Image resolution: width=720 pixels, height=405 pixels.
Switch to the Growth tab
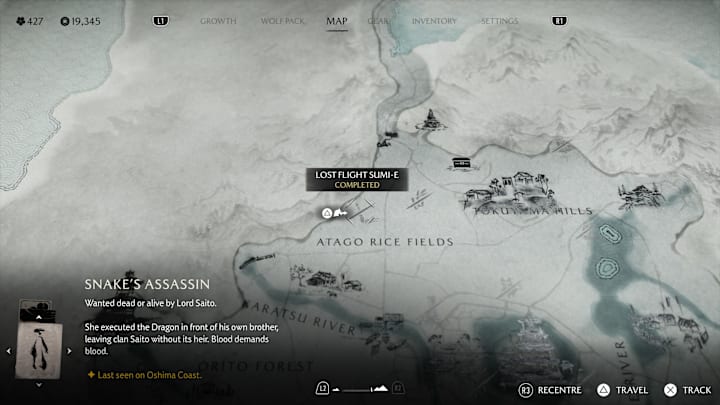tap(219, 21)
